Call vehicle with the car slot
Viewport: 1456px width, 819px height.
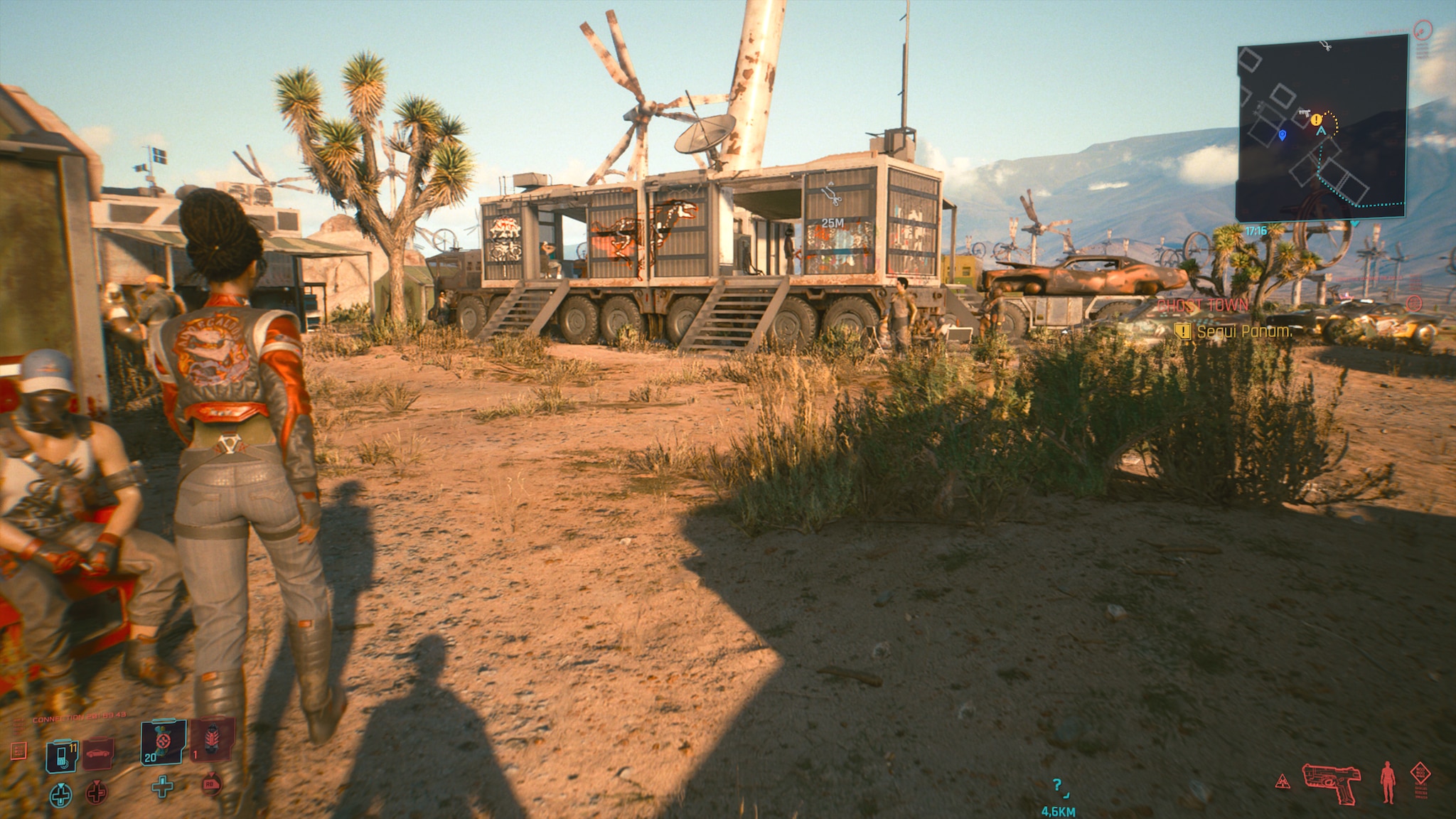pos(98,754)
